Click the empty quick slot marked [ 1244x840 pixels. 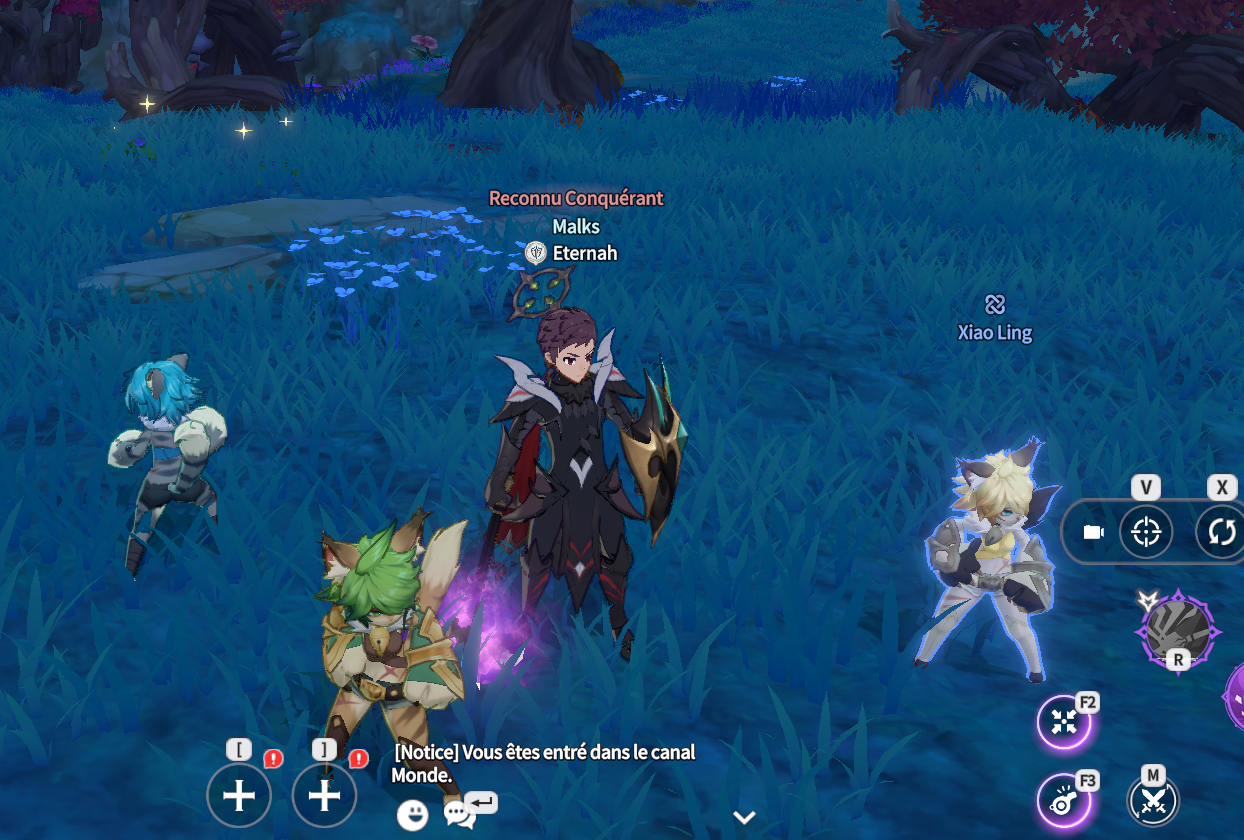239,796
